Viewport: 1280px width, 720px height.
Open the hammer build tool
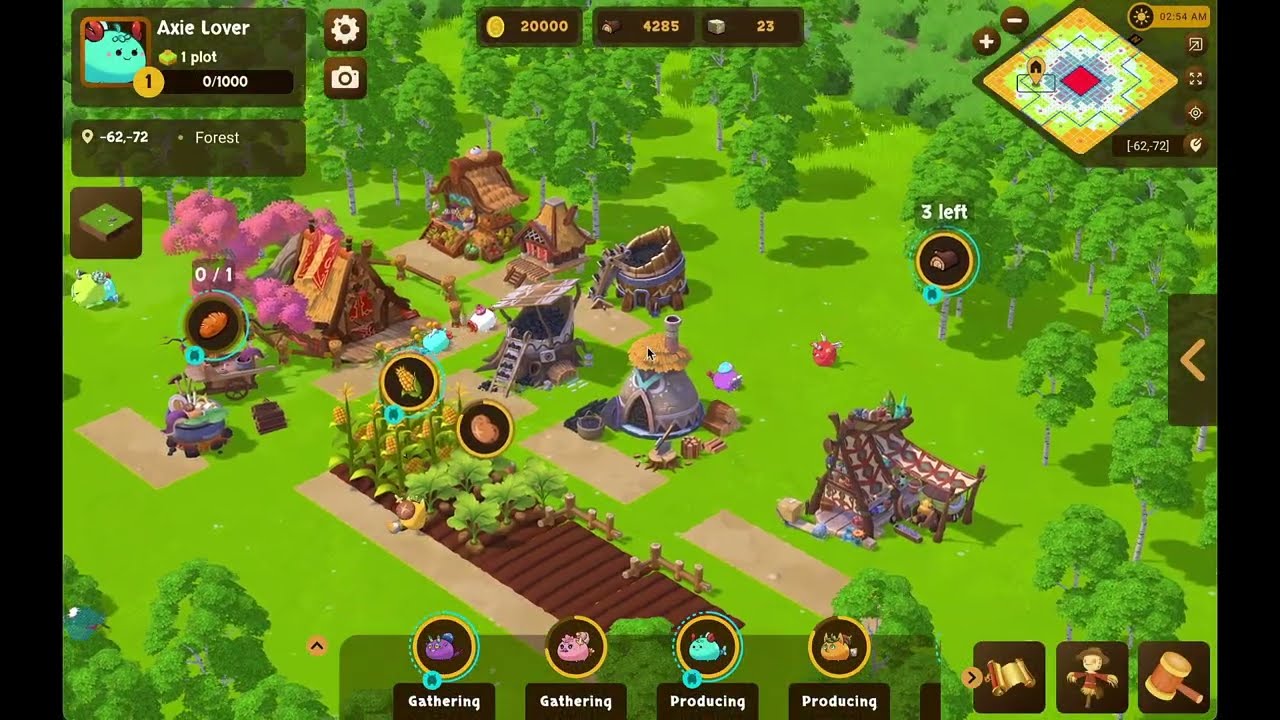pos(1176,677)
